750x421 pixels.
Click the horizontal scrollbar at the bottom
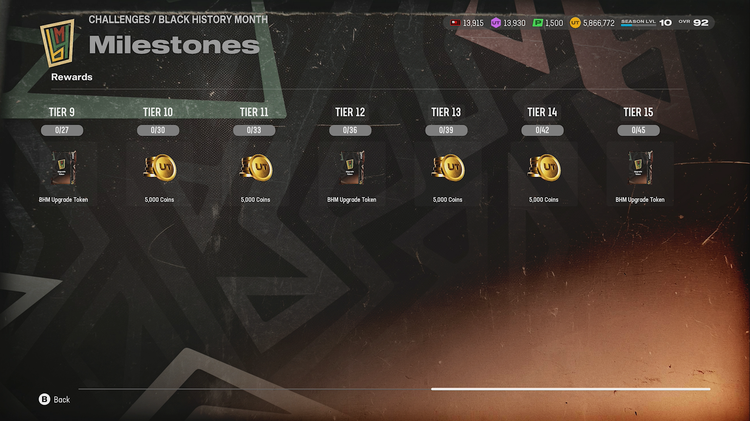click(570, 389)
